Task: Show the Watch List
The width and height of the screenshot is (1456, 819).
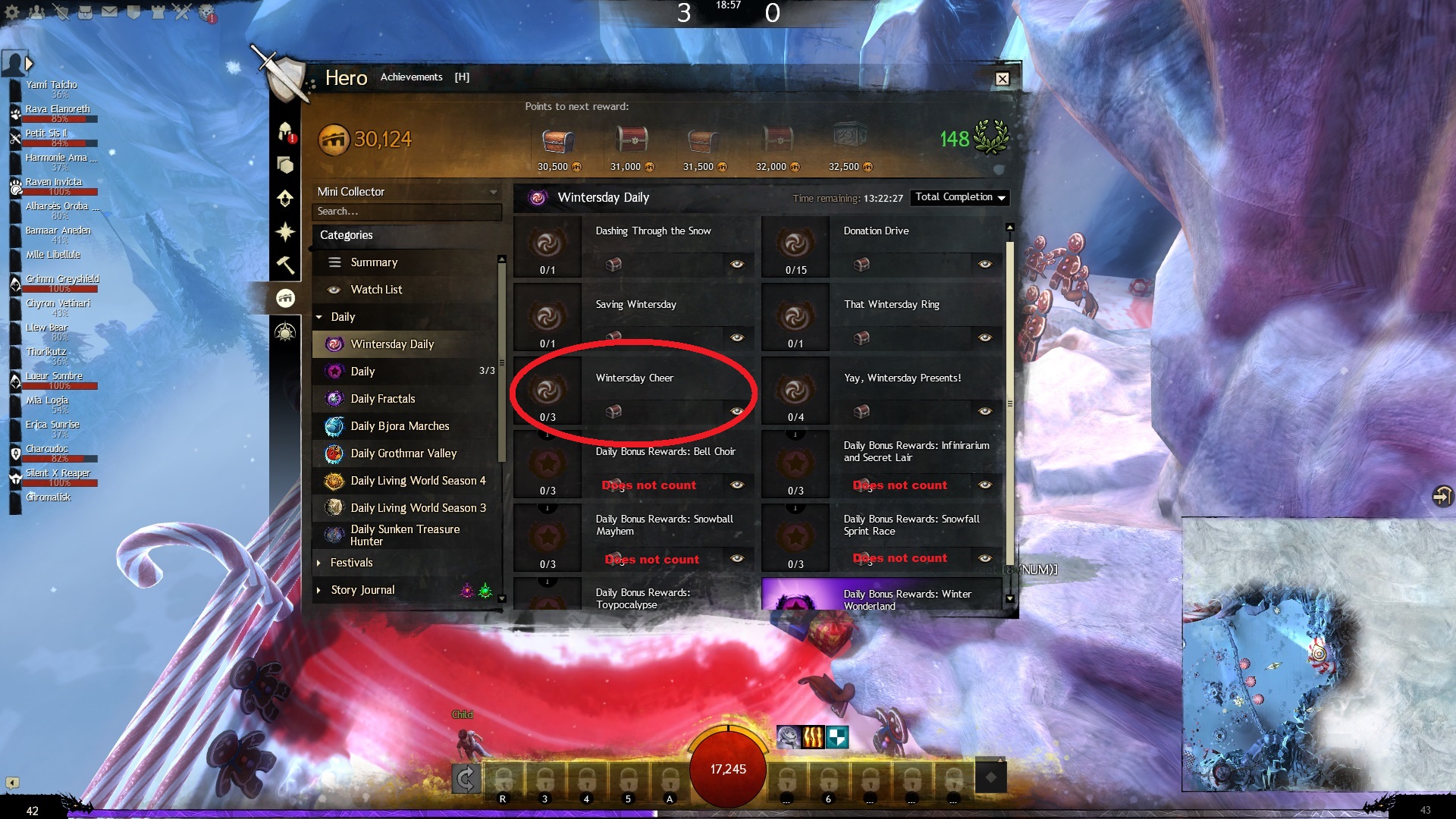Action: point(376,290)
